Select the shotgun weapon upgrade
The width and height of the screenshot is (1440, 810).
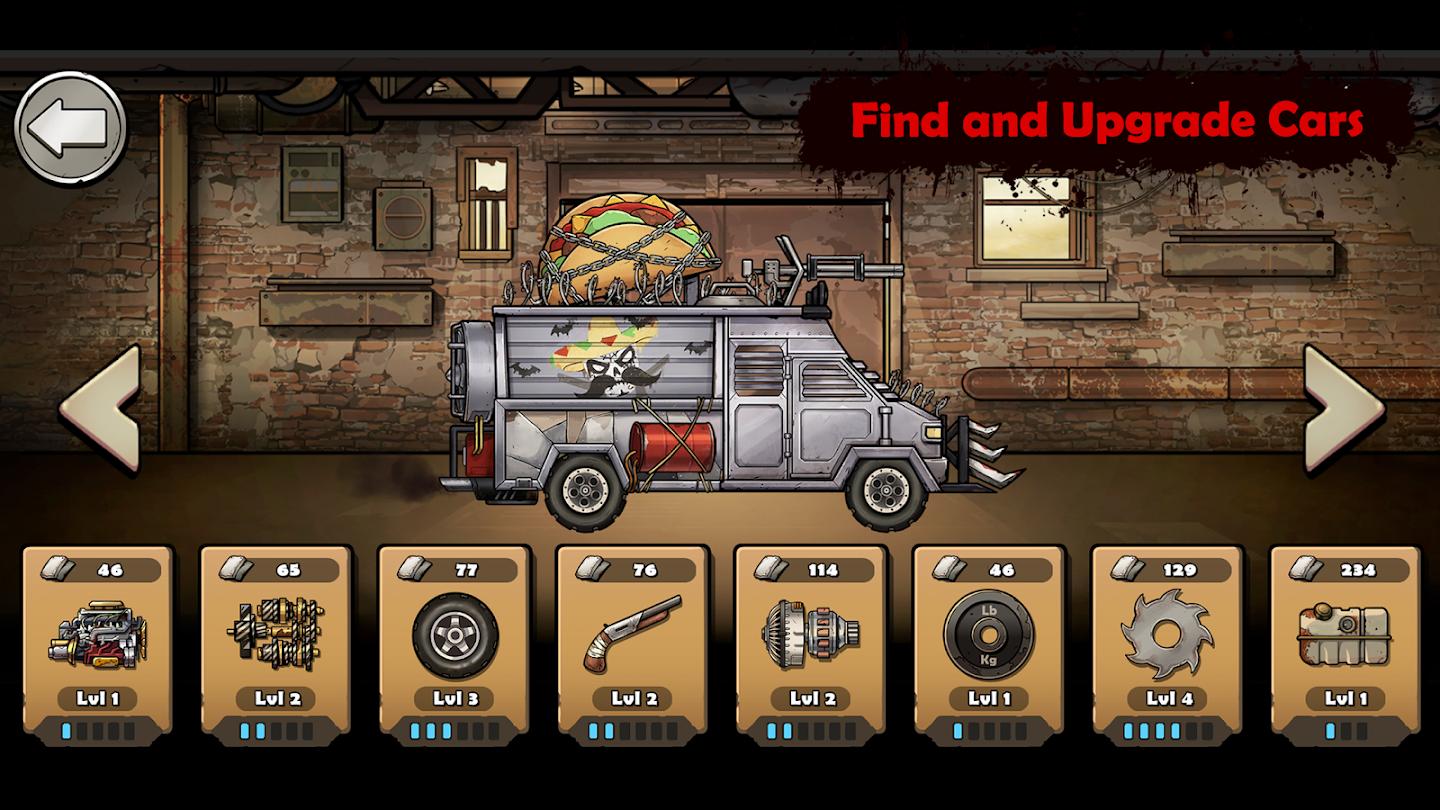[x=630, y=640]
